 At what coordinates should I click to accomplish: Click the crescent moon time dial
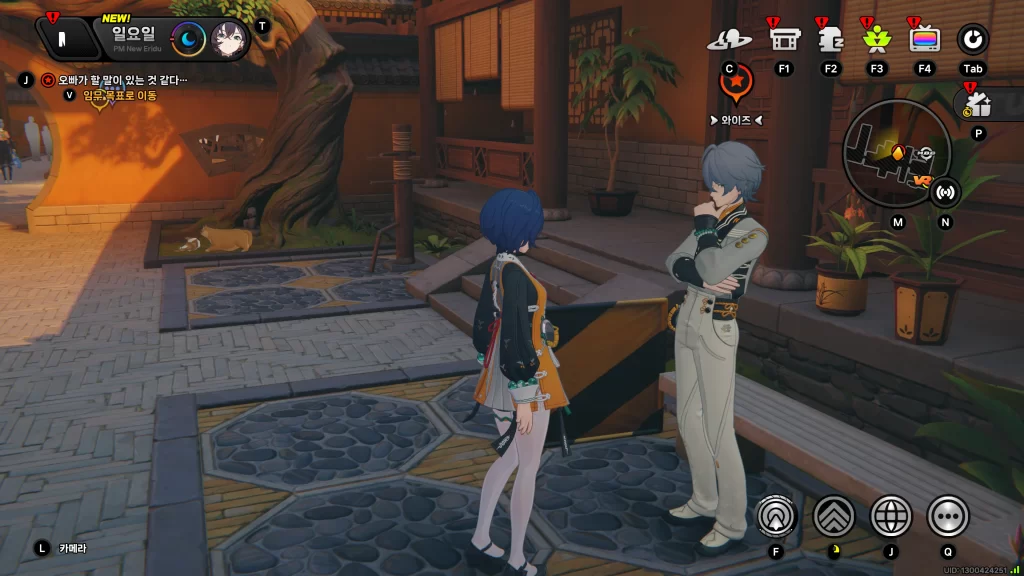(x=188, y=39)
